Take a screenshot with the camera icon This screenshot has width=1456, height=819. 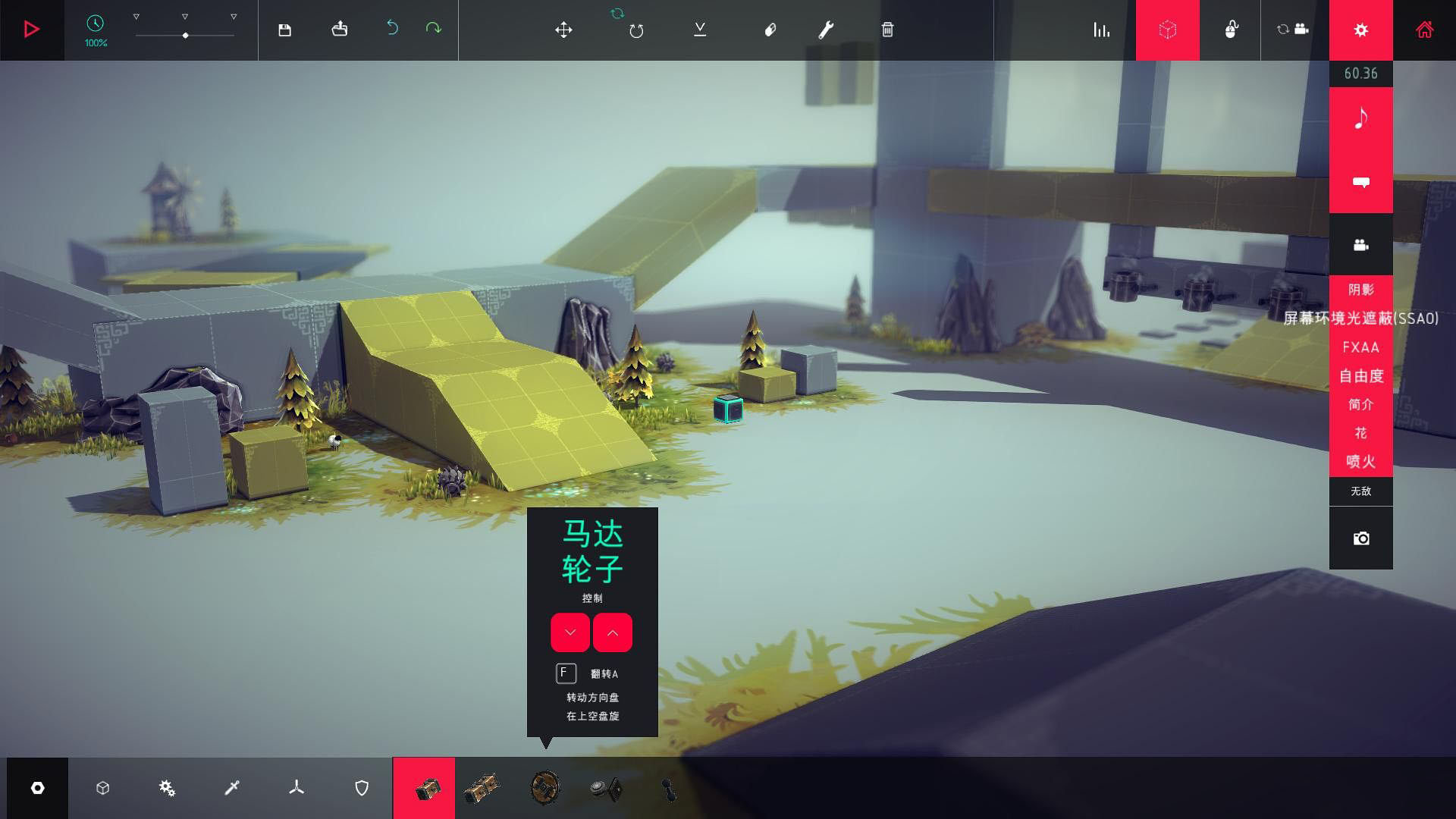coord(1360,538)
